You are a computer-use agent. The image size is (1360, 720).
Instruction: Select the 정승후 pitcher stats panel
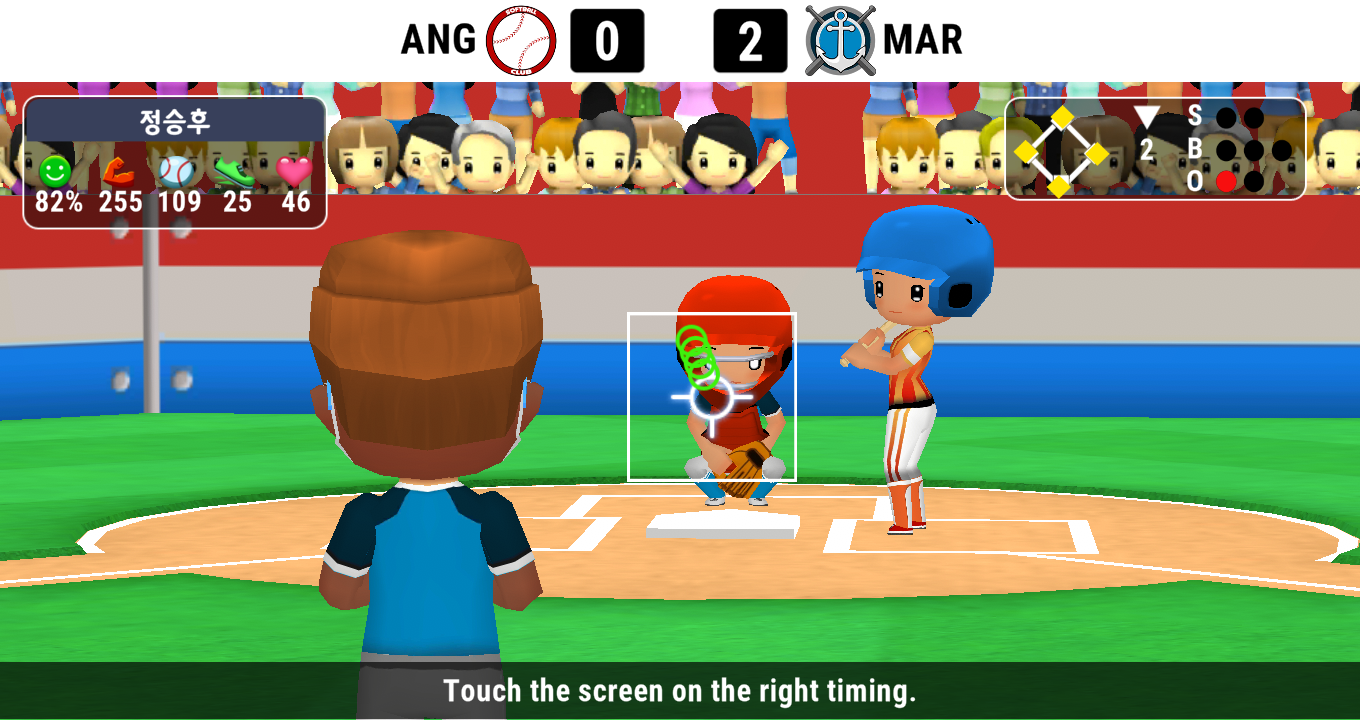click(x=175, y=162)
